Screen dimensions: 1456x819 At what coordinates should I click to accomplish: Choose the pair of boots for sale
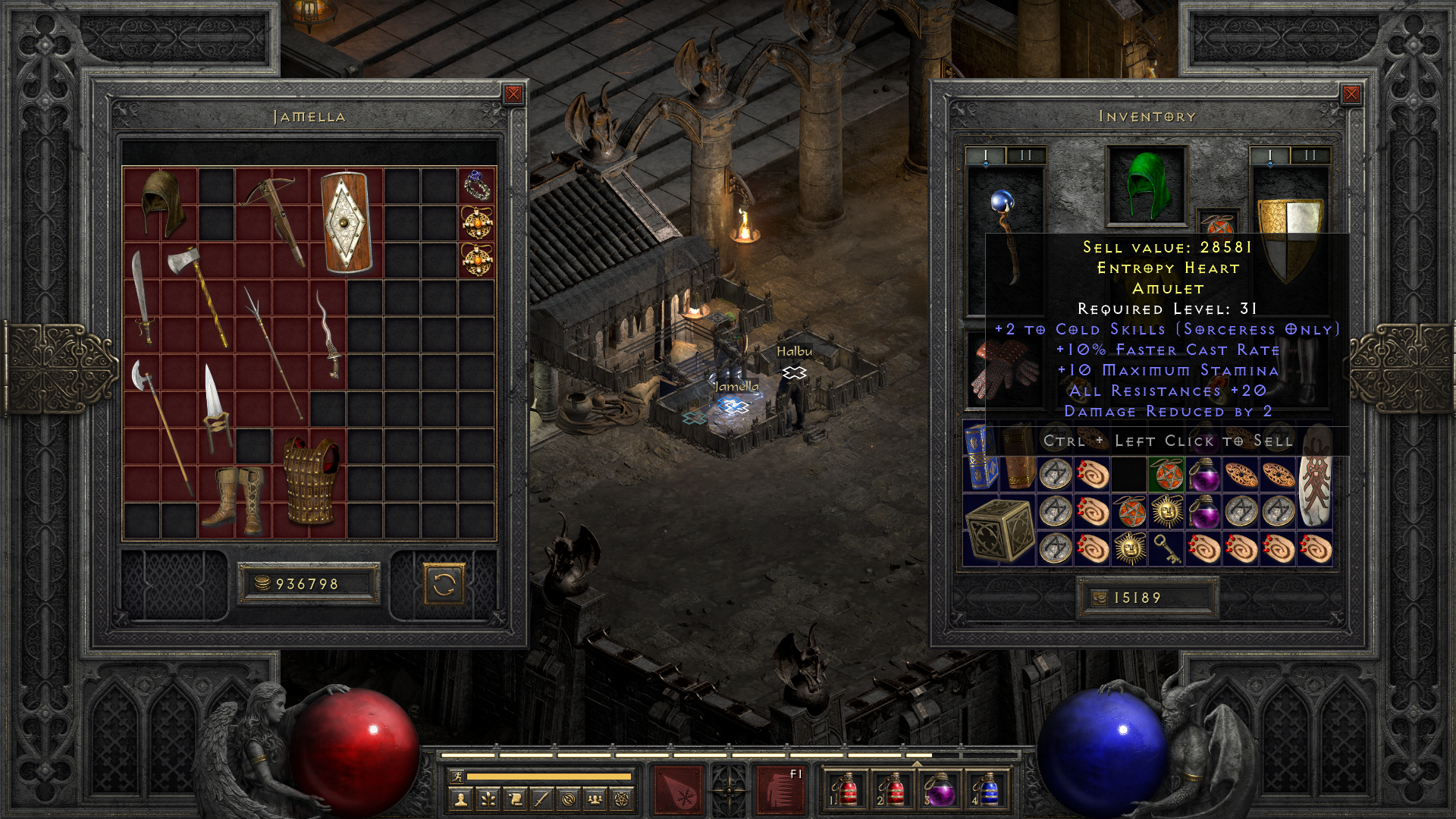pyautogui.click(x=235, y=497)
